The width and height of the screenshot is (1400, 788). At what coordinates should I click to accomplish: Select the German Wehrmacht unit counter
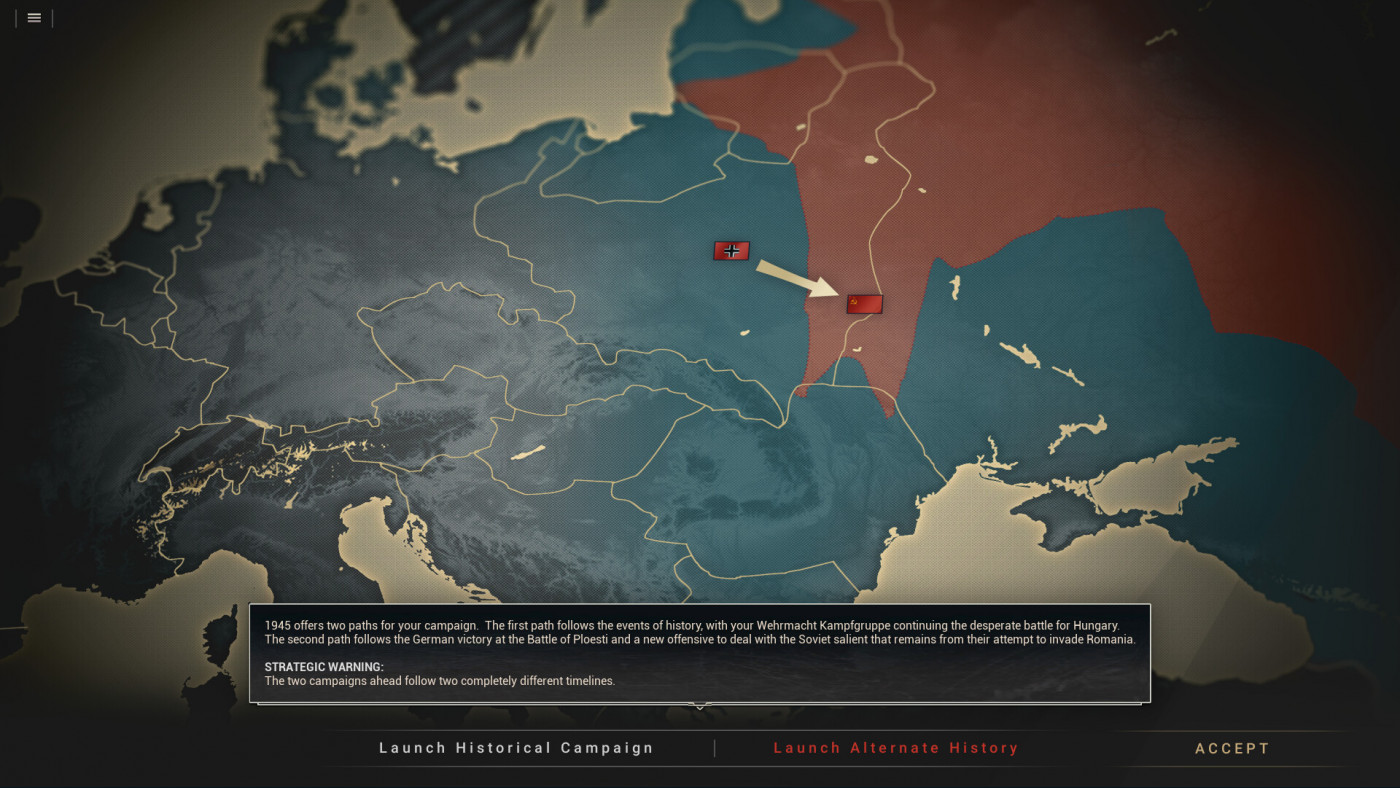[x=731, y=250]
